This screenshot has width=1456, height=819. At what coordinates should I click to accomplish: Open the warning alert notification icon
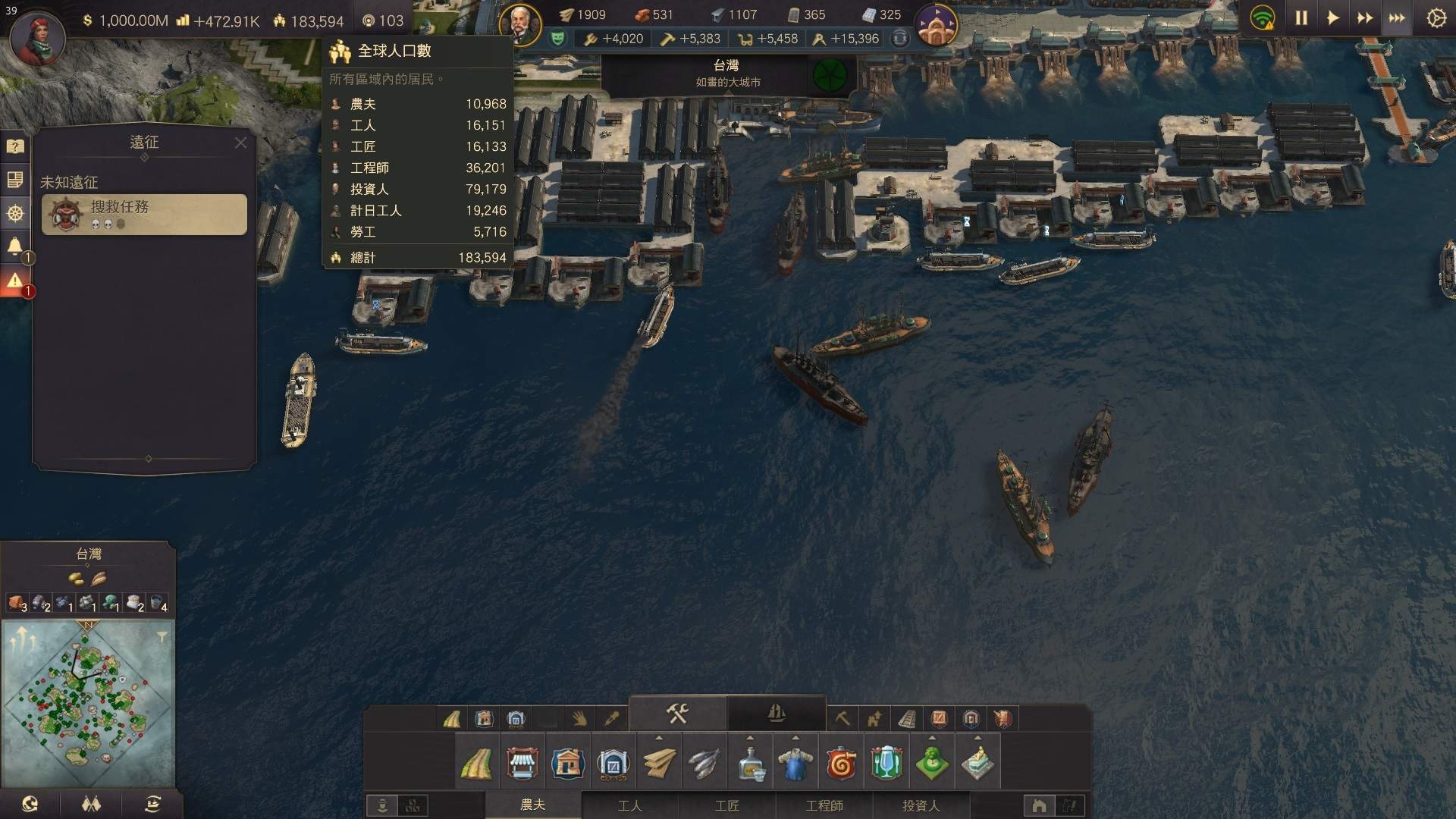click(x=14, y=281)
